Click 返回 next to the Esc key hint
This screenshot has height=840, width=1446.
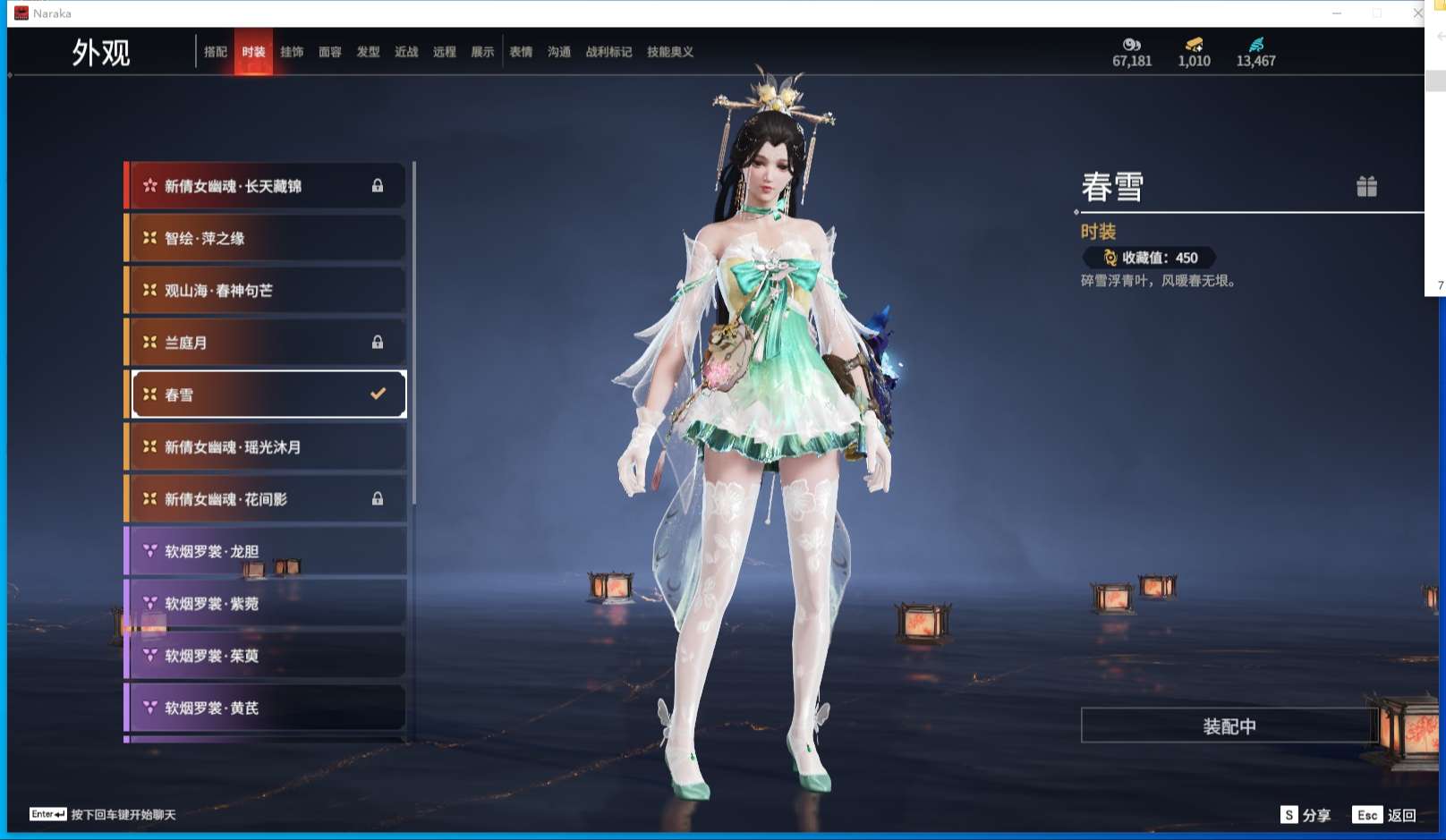click(x=1403, y=815)
